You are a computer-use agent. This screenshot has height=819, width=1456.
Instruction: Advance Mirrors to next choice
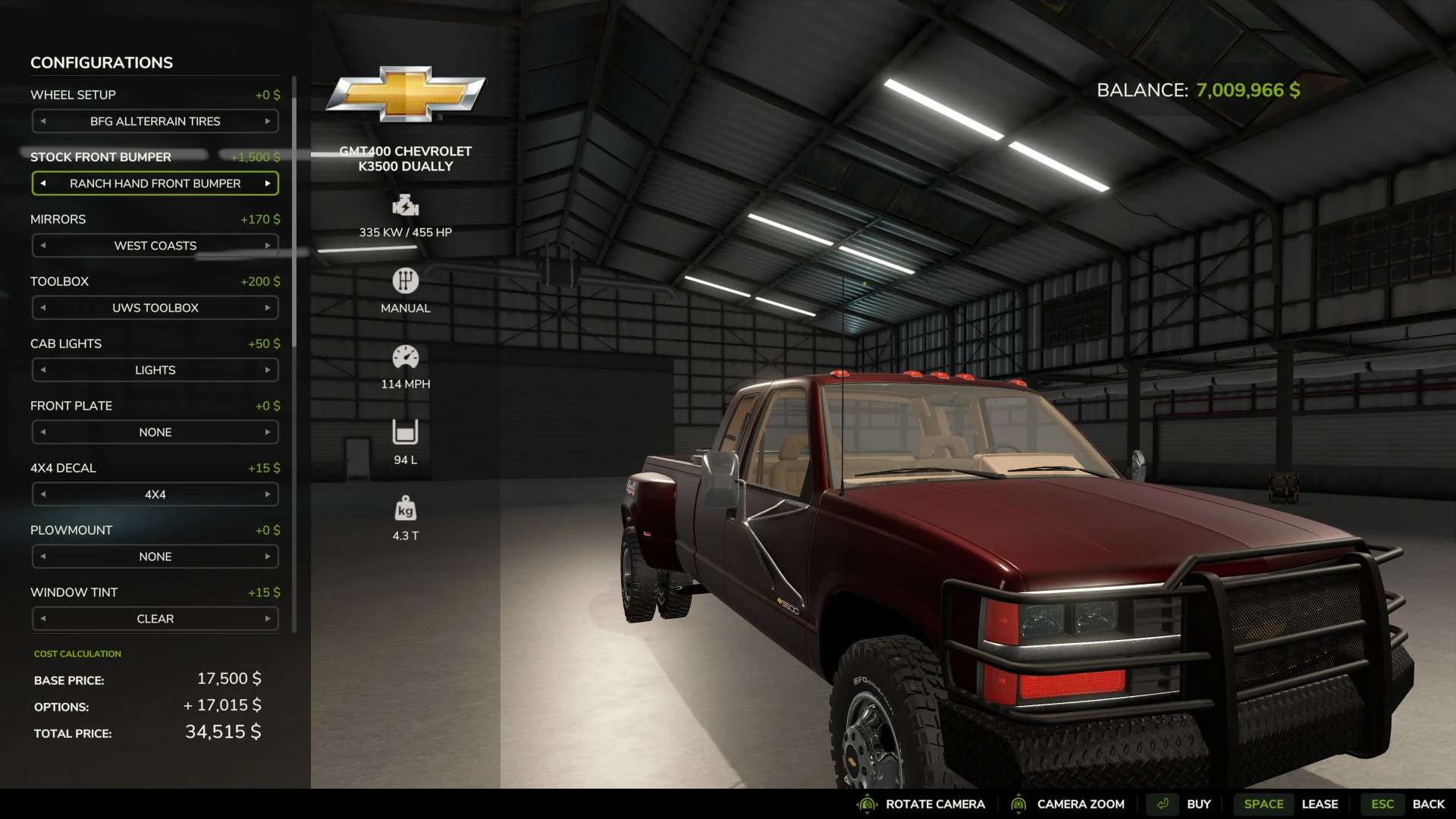268,246
